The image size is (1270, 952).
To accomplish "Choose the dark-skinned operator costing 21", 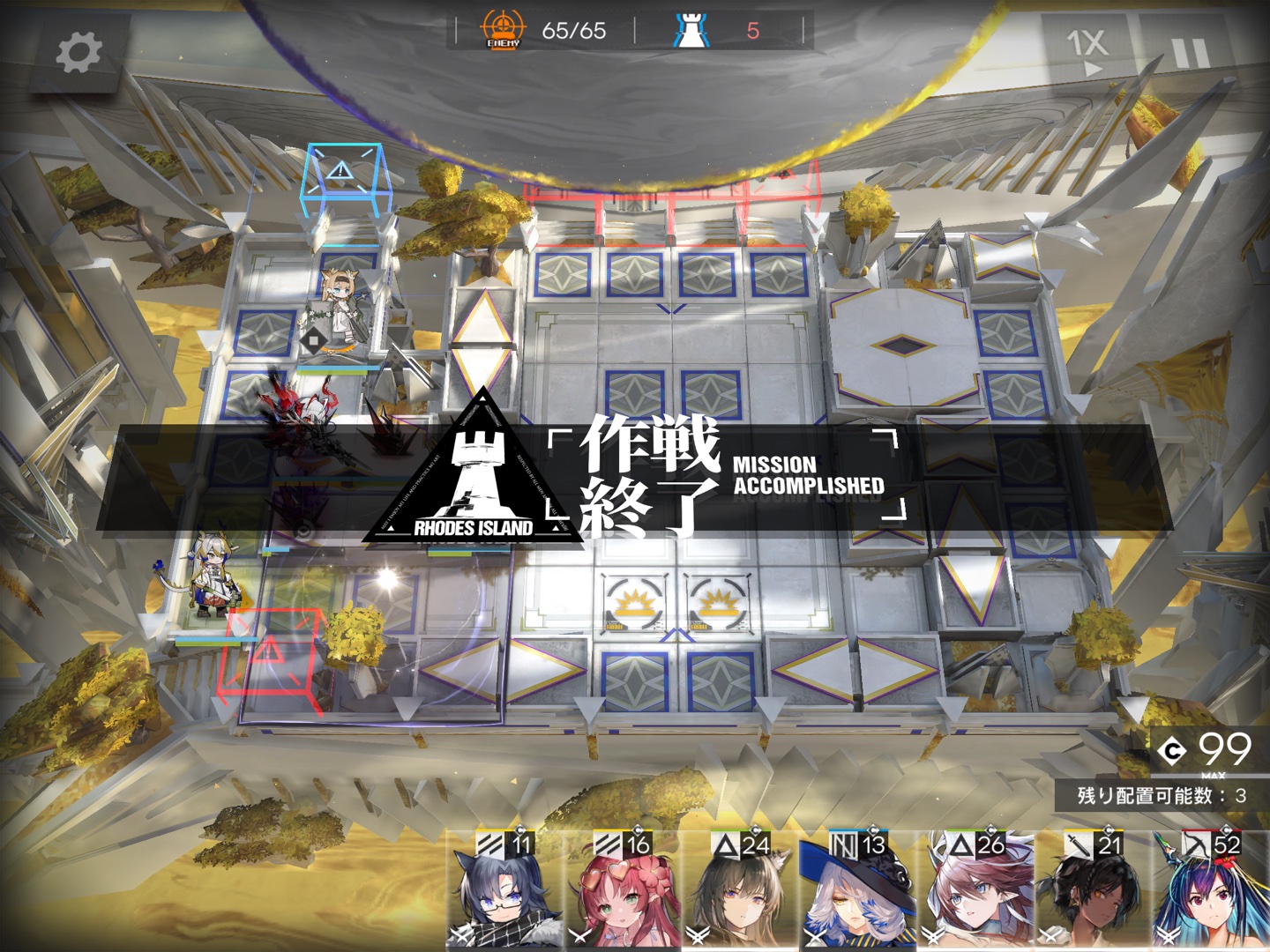I will (1094, 890).
